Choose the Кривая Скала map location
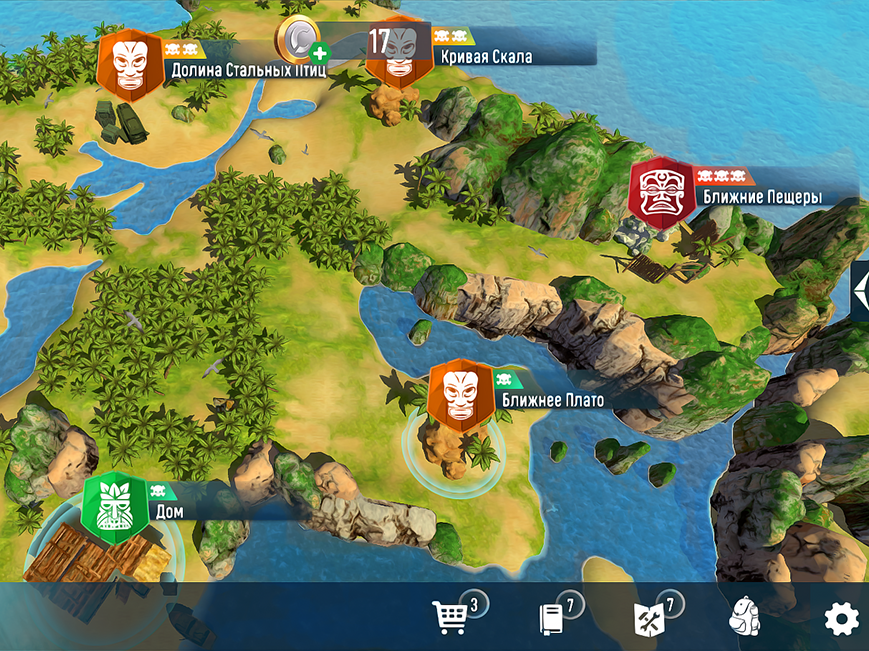 (398, 52)
